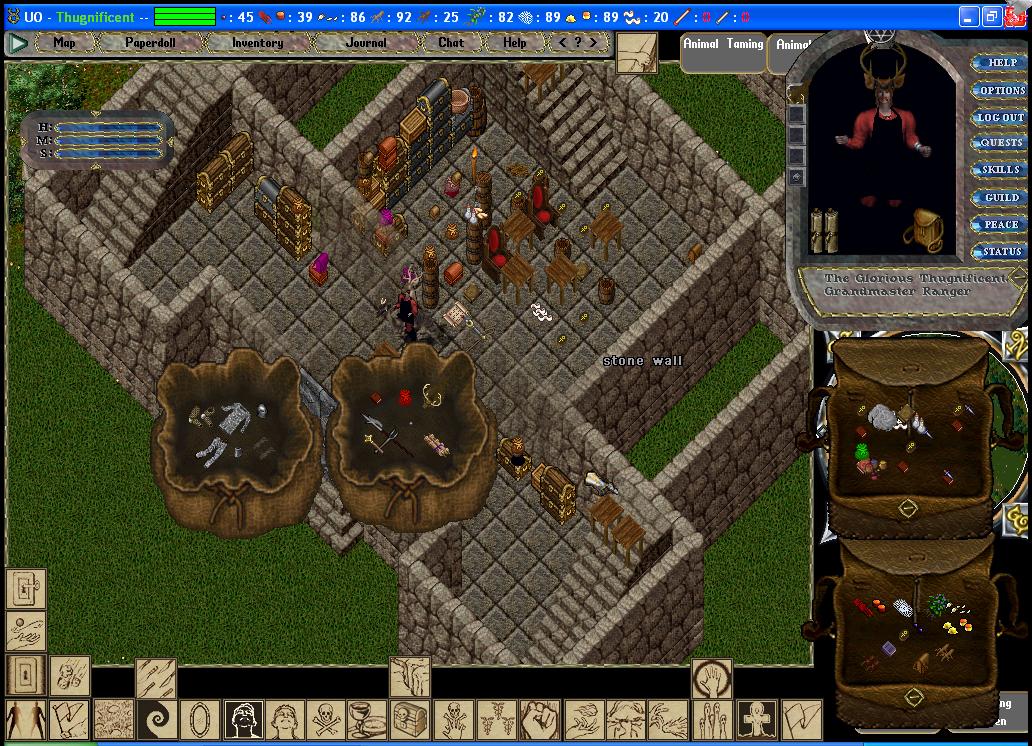
Task: Activate the skull and crossbones spell icon
Action: pyautogui.click(x=326, y=720)
